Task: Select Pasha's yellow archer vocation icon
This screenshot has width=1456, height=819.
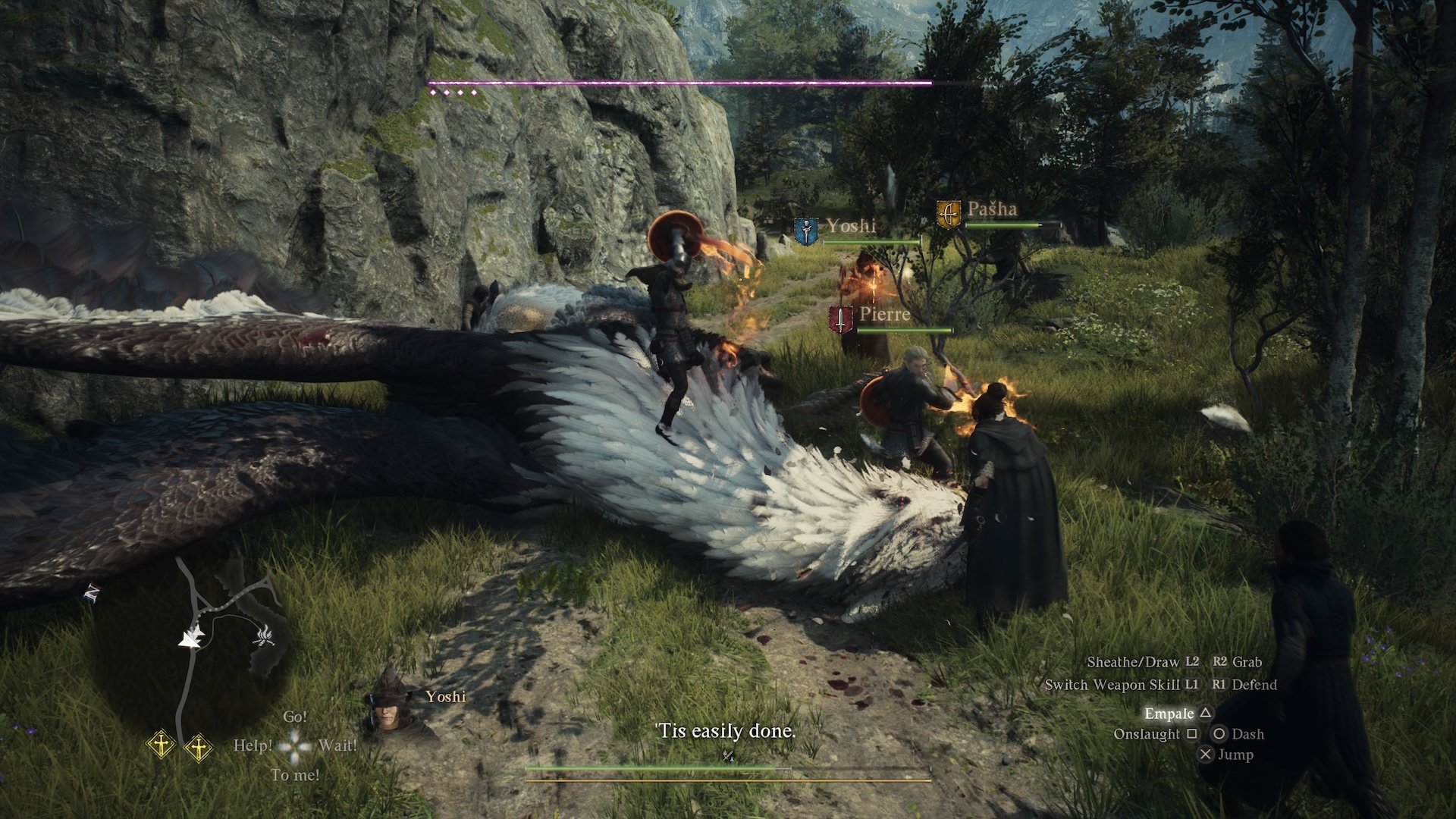Action: coord(948,214)
